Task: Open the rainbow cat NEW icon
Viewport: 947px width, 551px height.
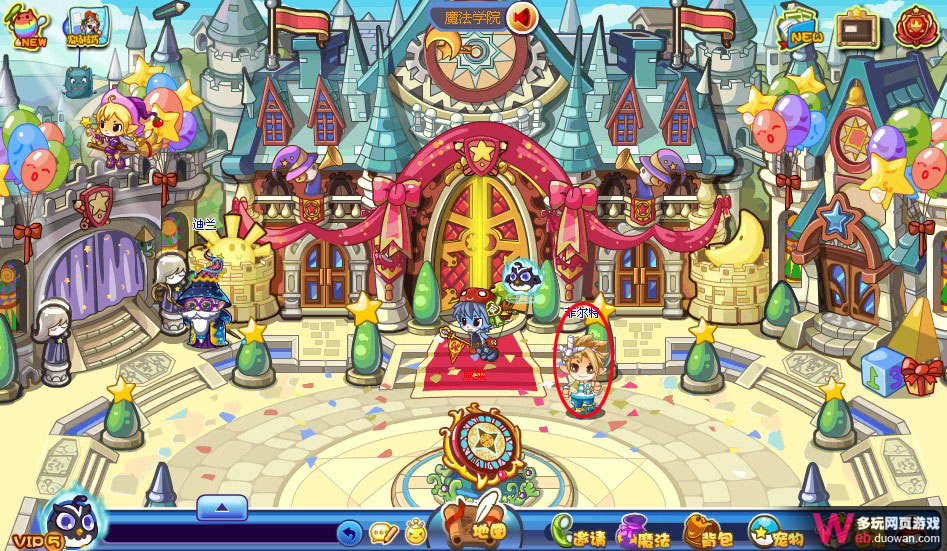Action: click(27, 26)
